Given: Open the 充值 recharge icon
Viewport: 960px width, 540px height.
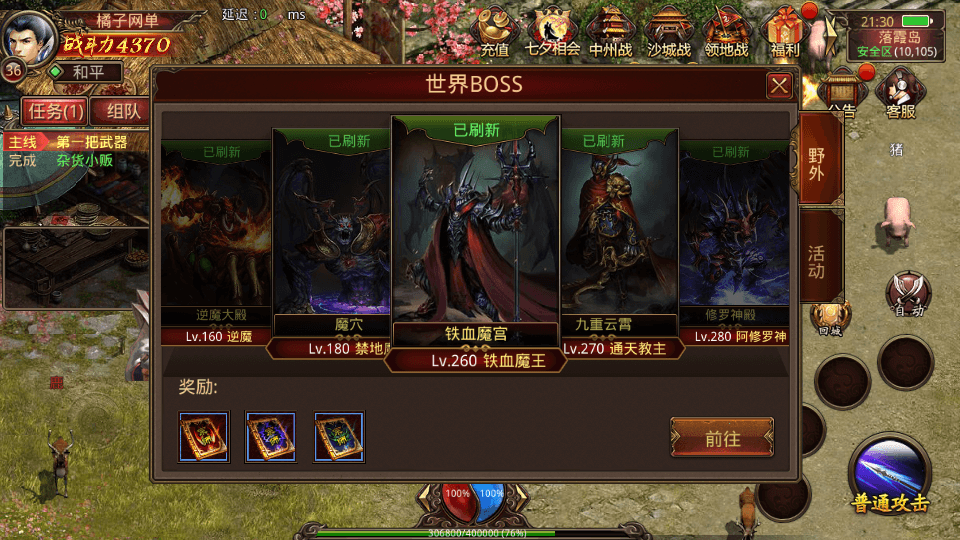Looking at the screenshot, I should point(495,30).
